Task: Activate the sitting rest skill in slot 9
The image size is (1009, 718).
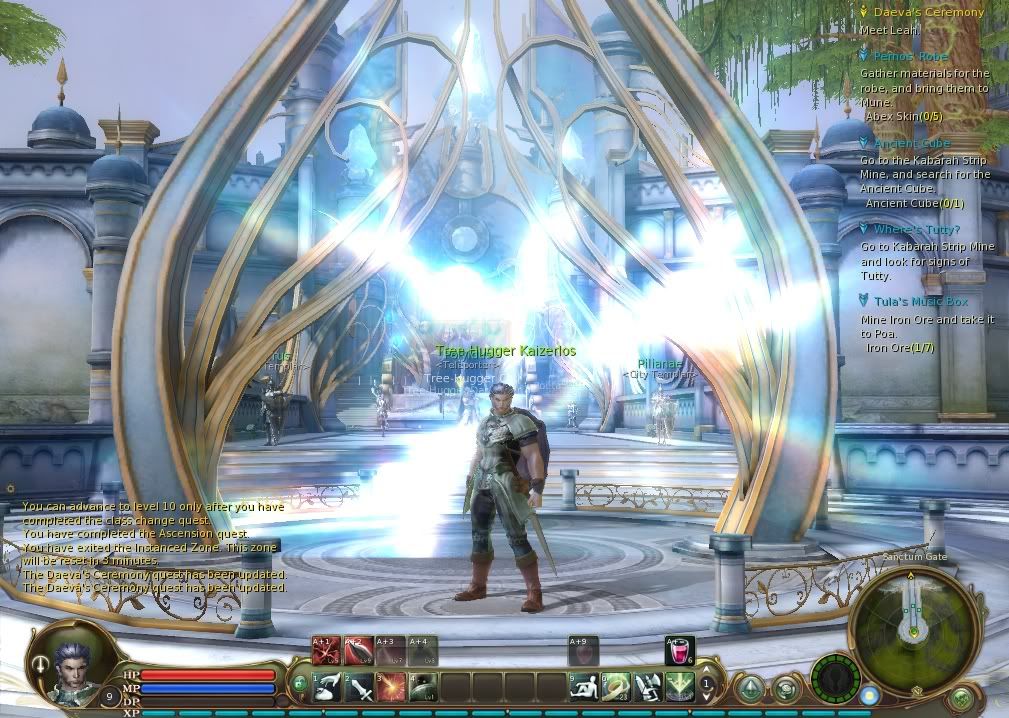Action: click(x=584, y=687)
